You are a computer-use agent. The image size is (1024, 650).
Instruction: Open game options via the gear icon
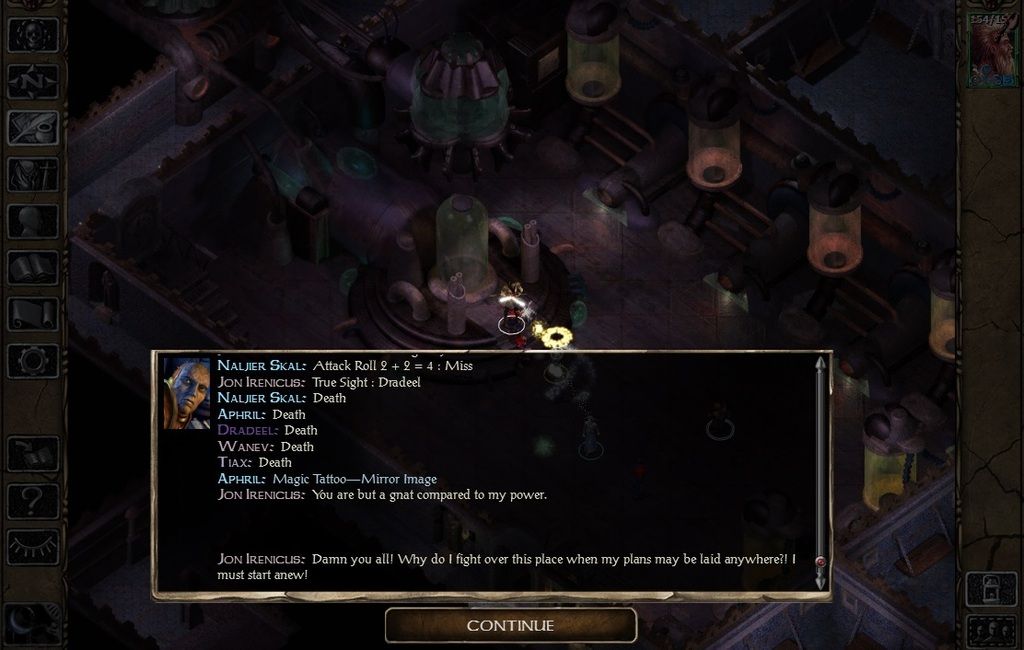[33, 360]
